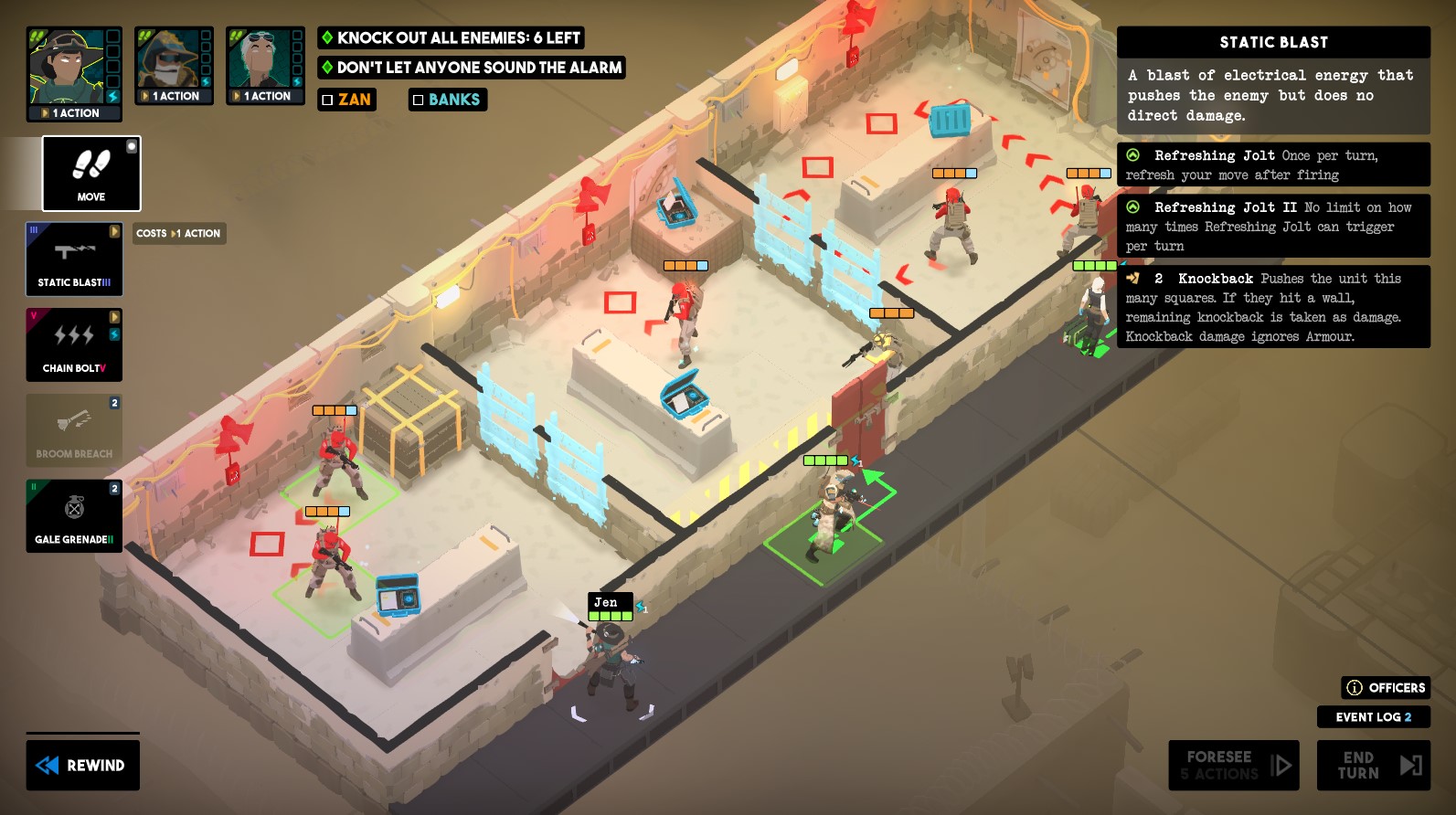1456x815 pixels.
Task: Select the Static Blast ability icon
Action: pos(74,259)
